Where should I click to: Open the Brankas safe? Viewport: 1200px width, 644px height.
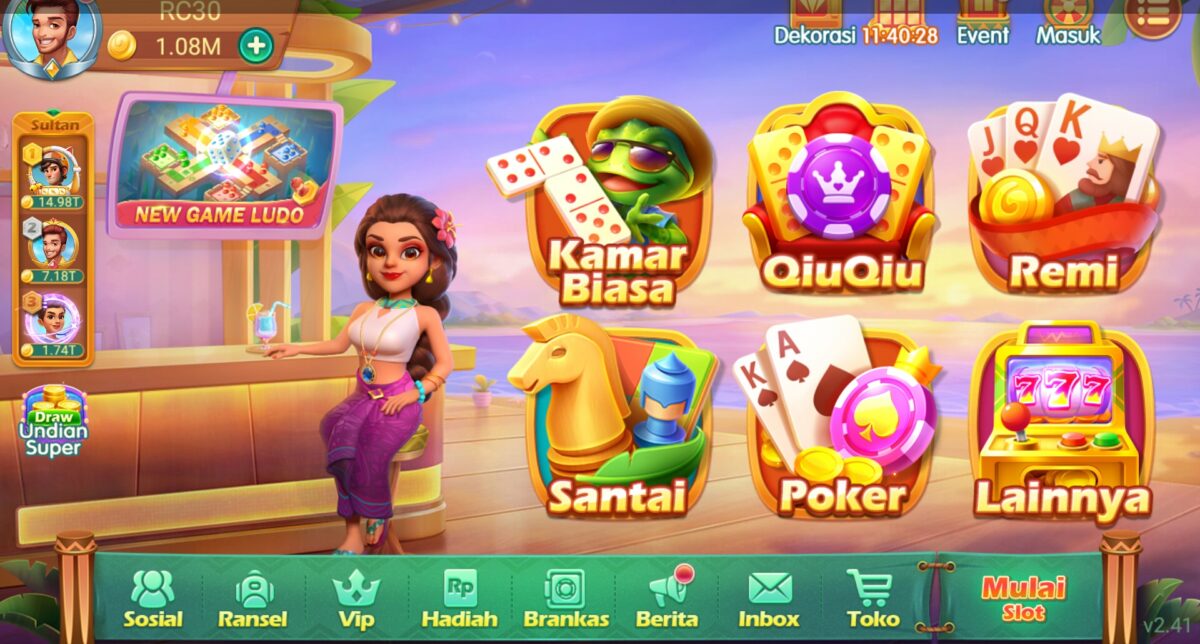pyautogui.click(x=564, y=599)
